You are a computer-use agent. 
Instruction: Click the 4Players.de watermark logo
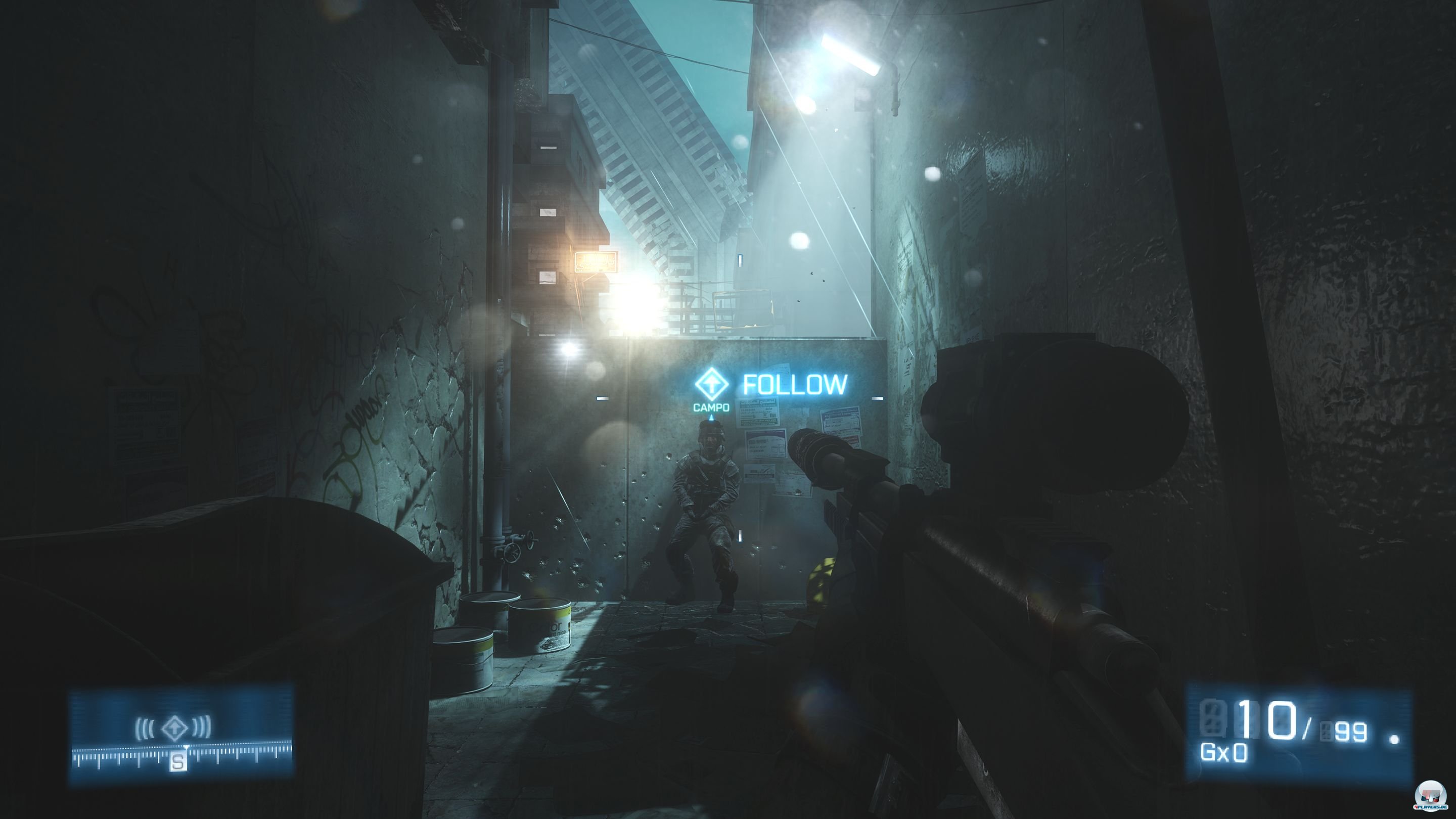(x=1430, y=796)
